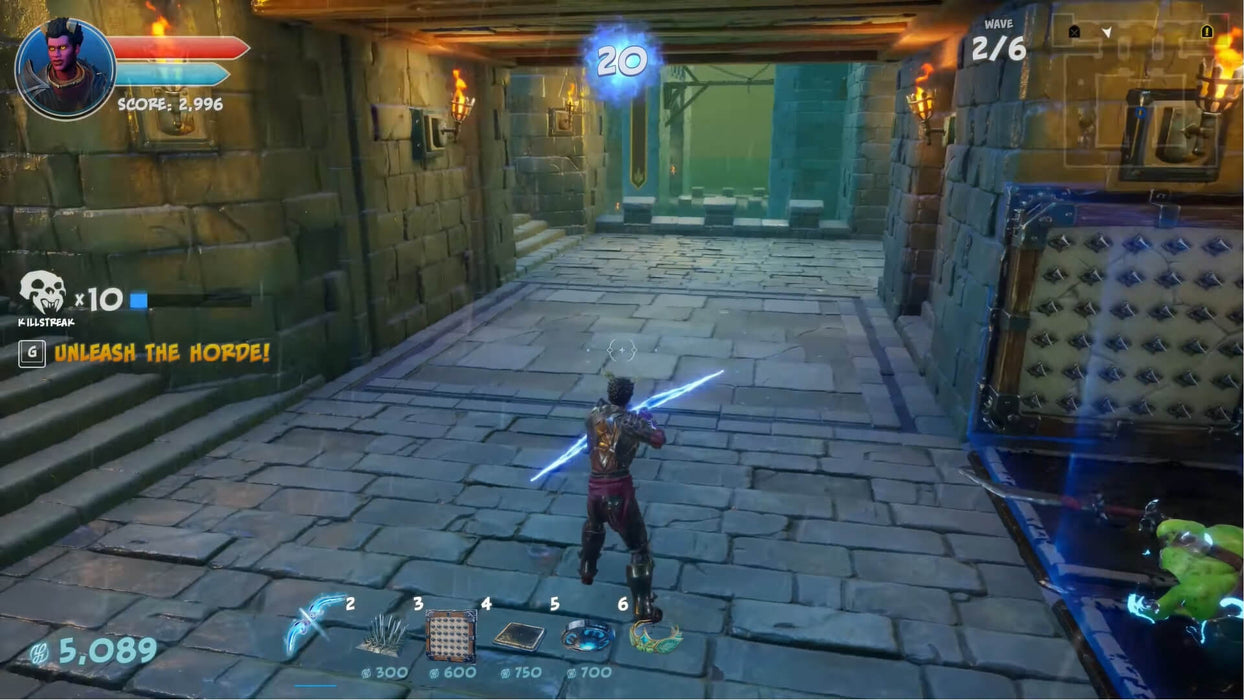
Task: Select the blue glowing ring trap costing 700
Action: (x=587, y=636)
